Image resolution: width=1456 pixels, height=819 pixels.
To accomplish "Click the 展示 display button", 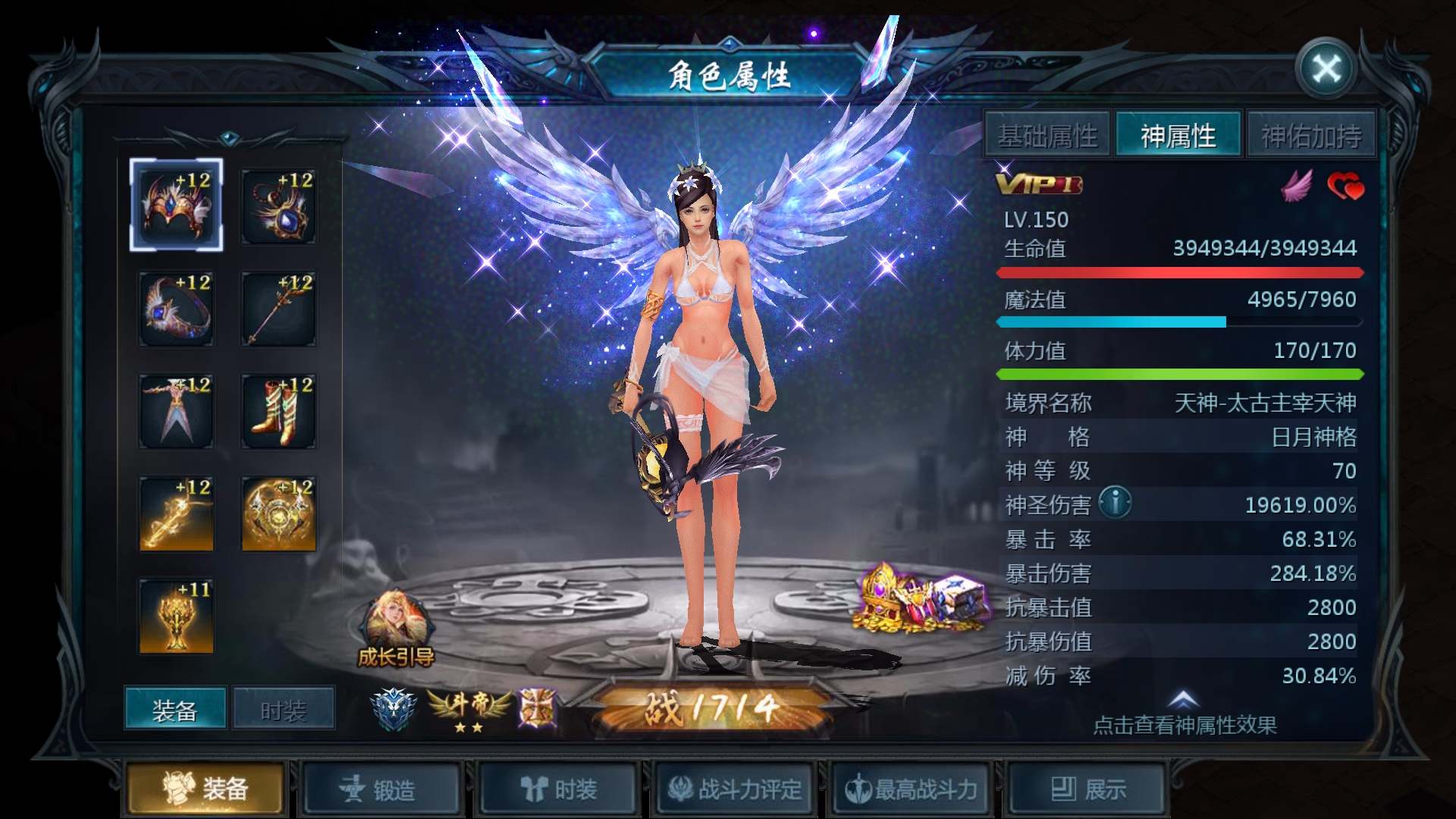I will tap(1086, 789).
